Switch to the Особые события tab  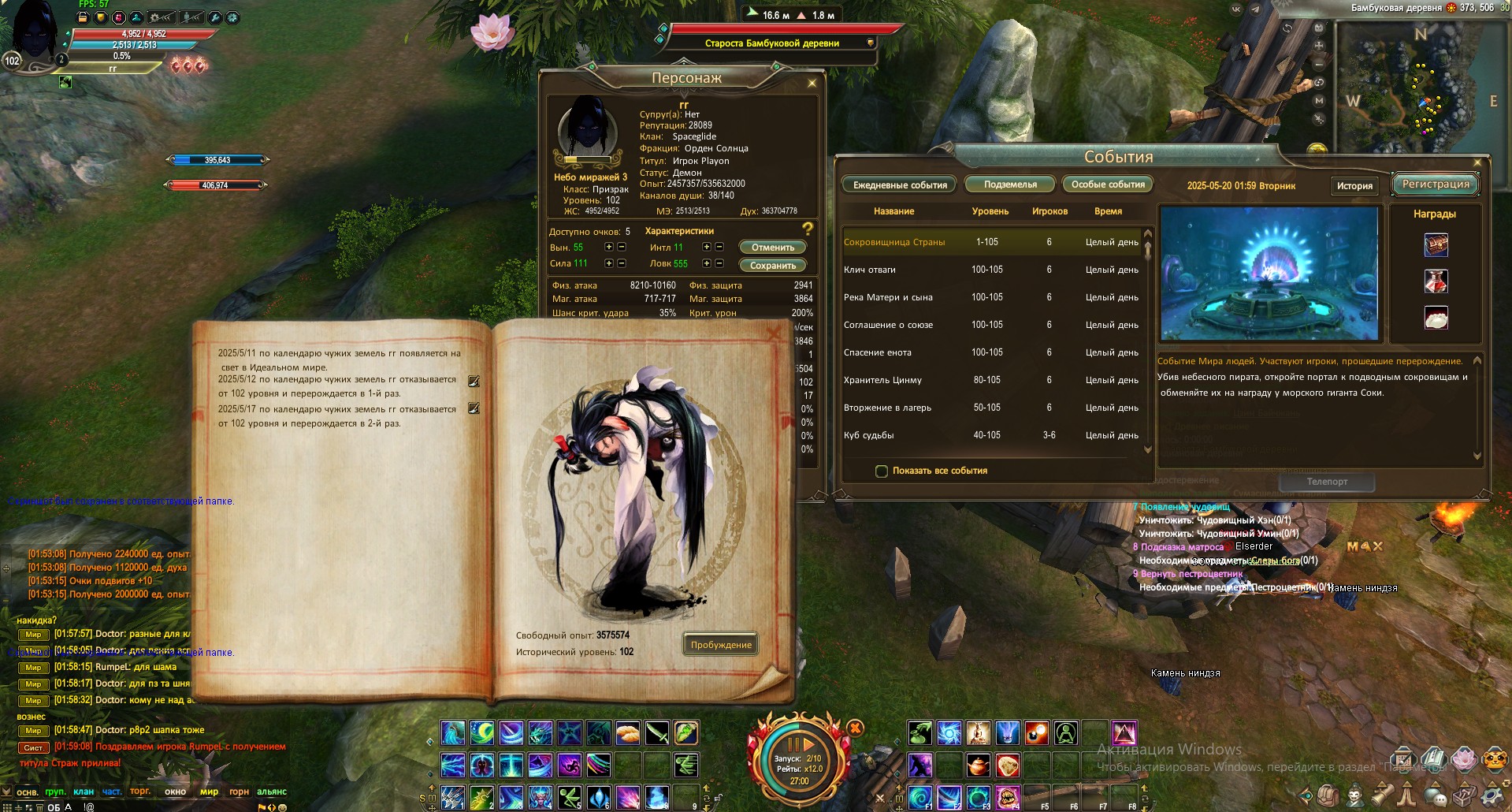coord(1108,184)
